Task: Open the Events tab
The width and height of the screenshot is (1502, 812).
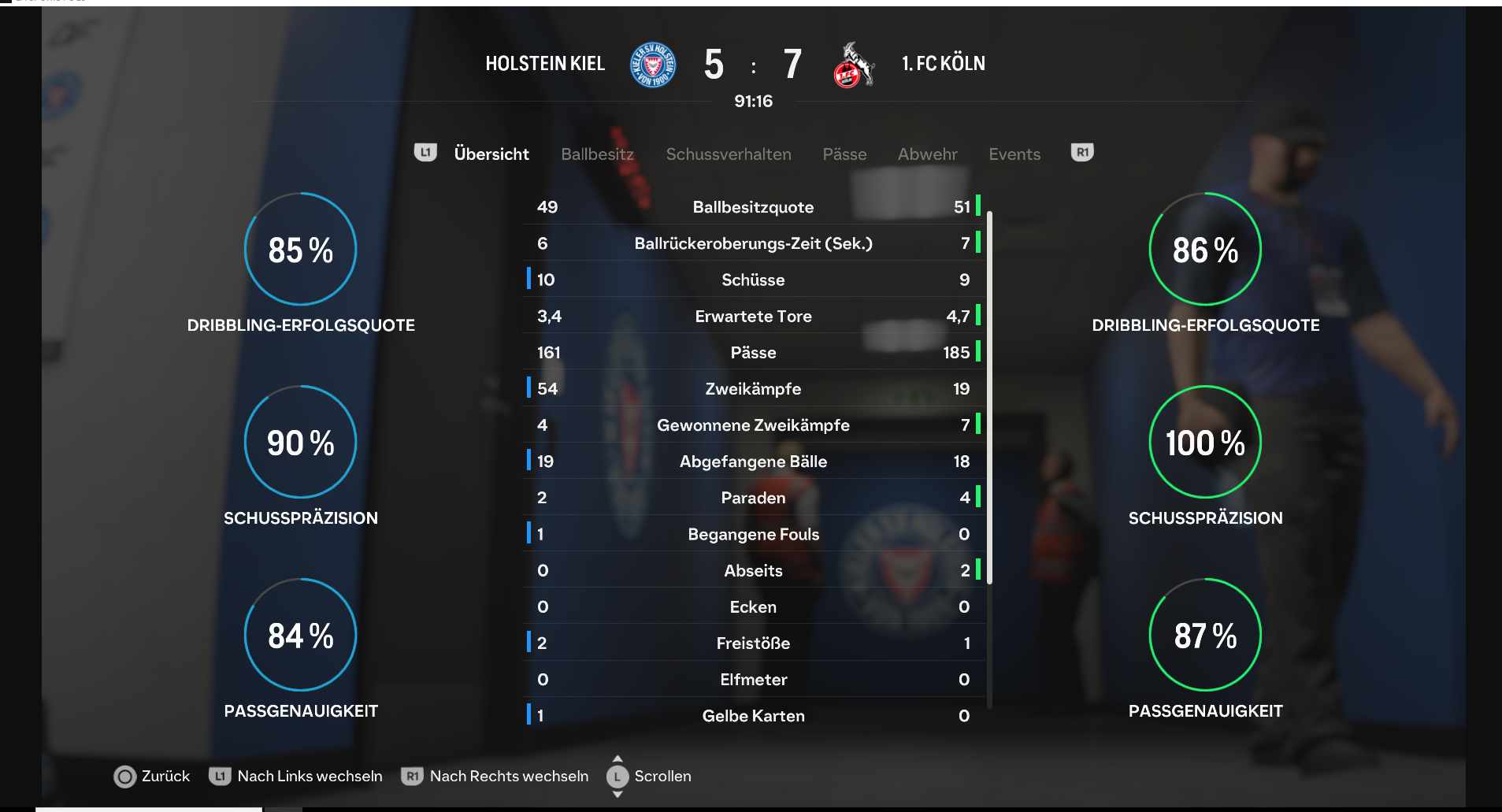Action: (1014, 154)
